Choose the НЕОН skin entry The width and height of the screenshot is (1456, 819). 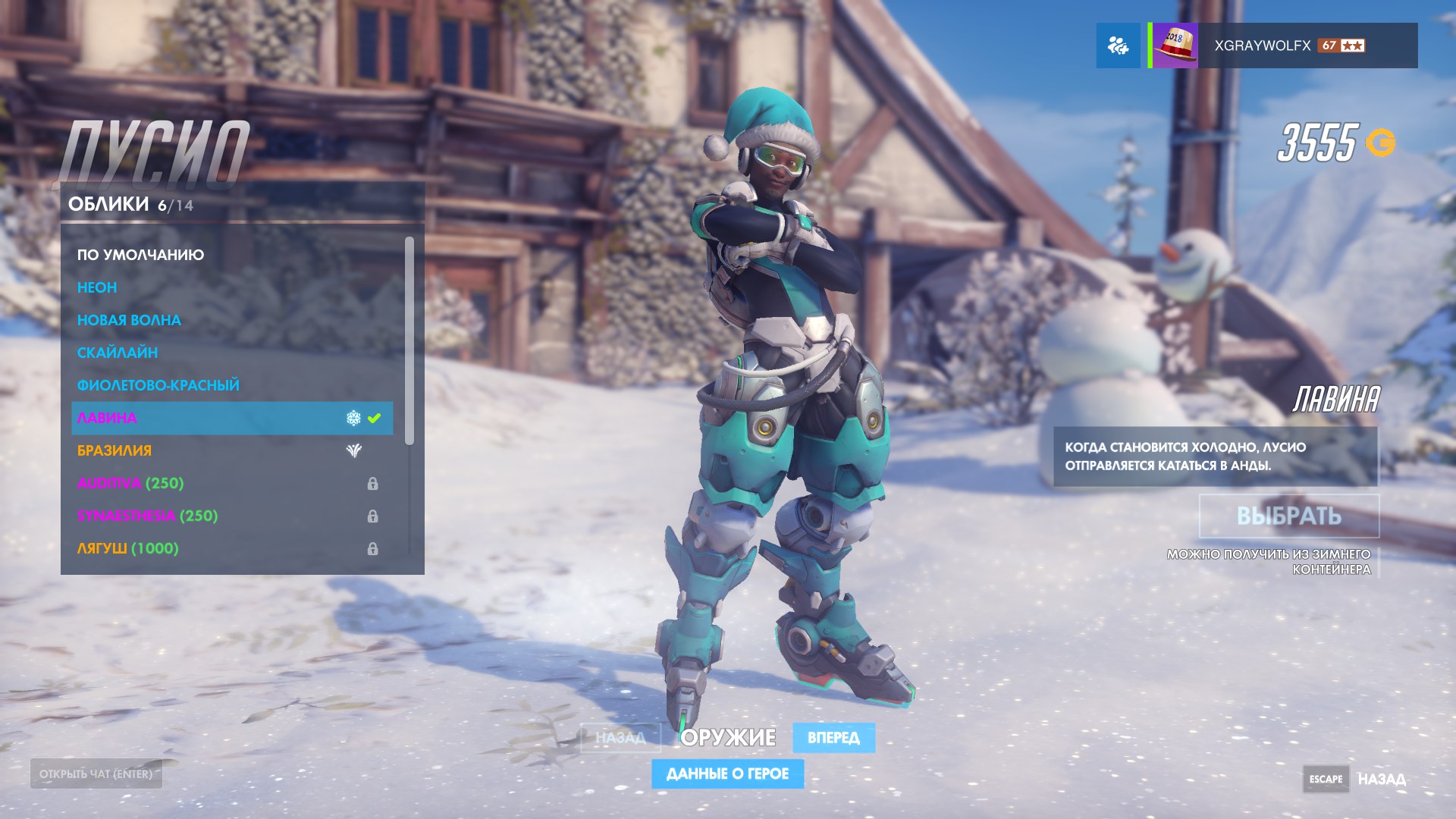97,287
